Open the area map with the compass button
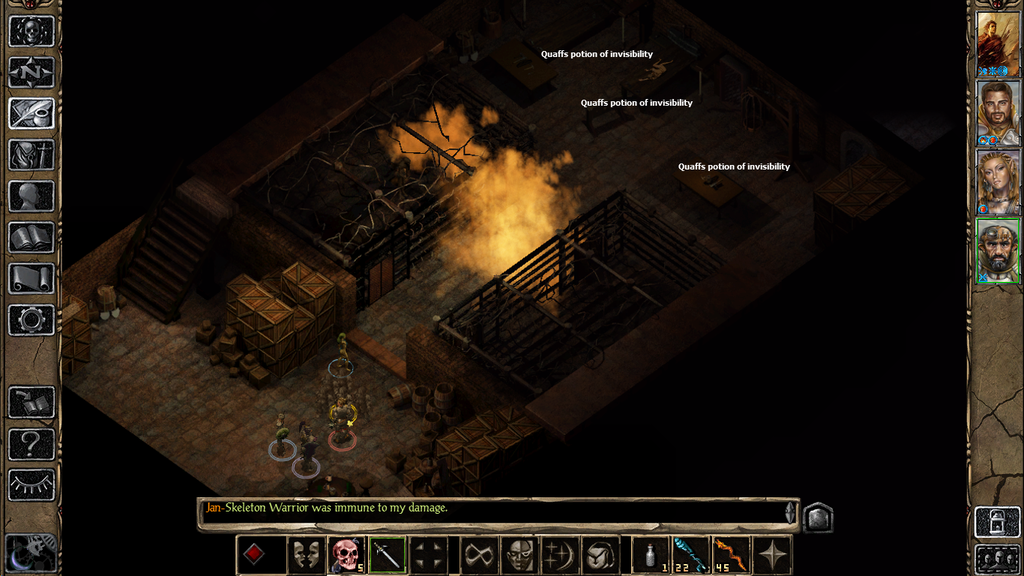The height and width of the screenshot is (576, 1024). coord(31,72)
